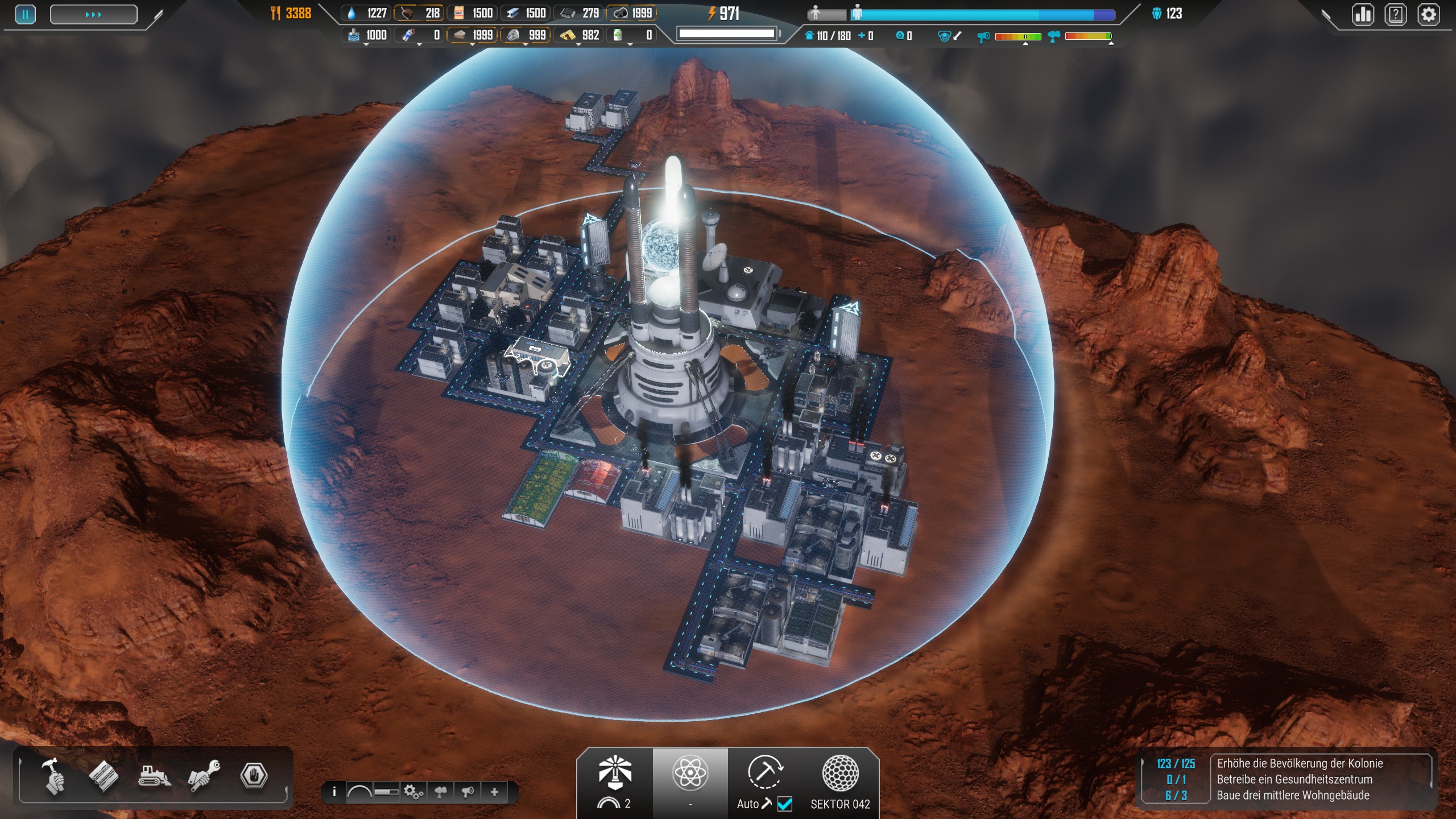1456x819 pixels.
Task: Choose the wrench repair tool
Action: (204, 776)
